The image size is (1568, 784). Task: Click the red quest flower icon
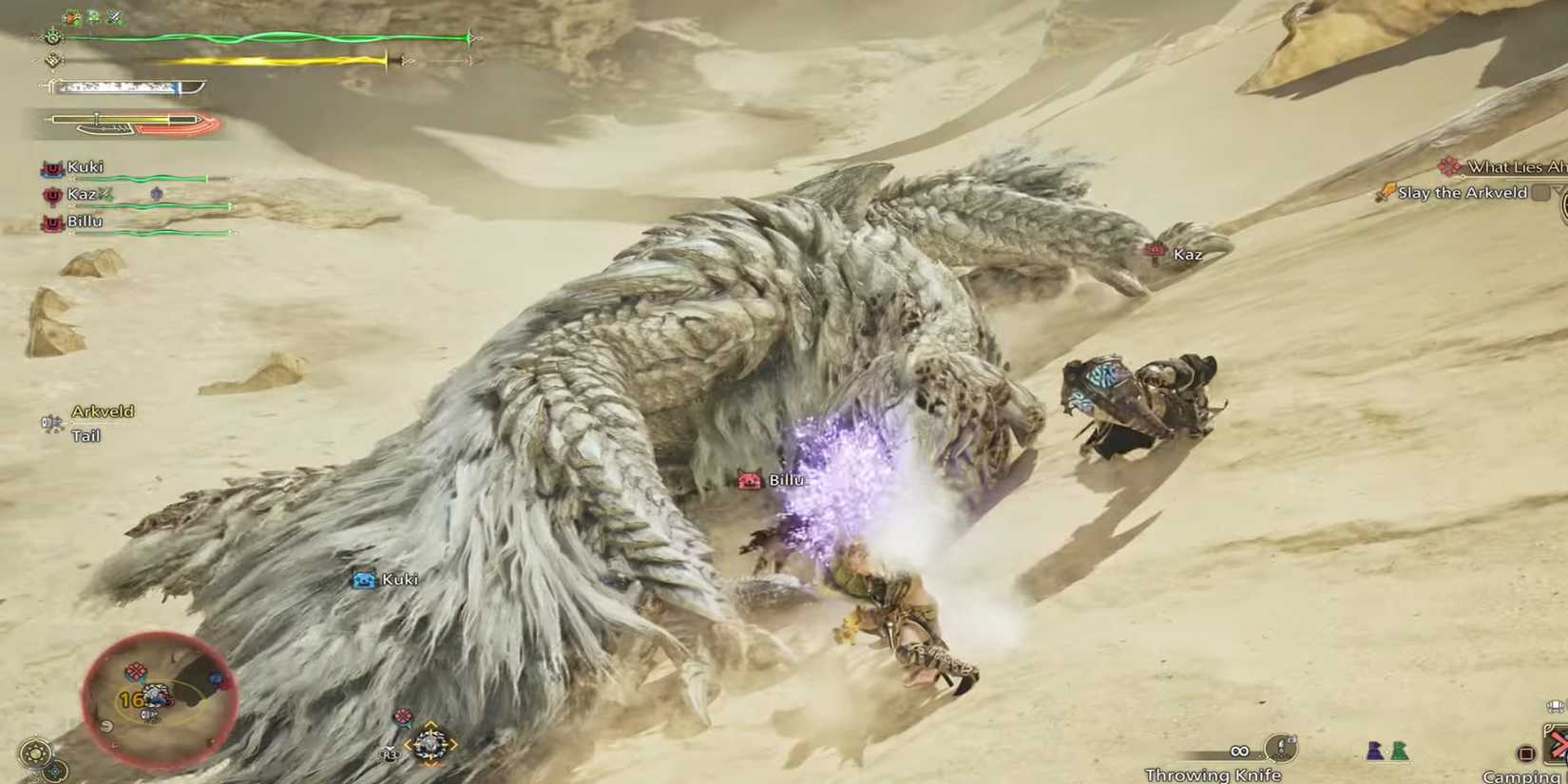tap(1448, 165)
